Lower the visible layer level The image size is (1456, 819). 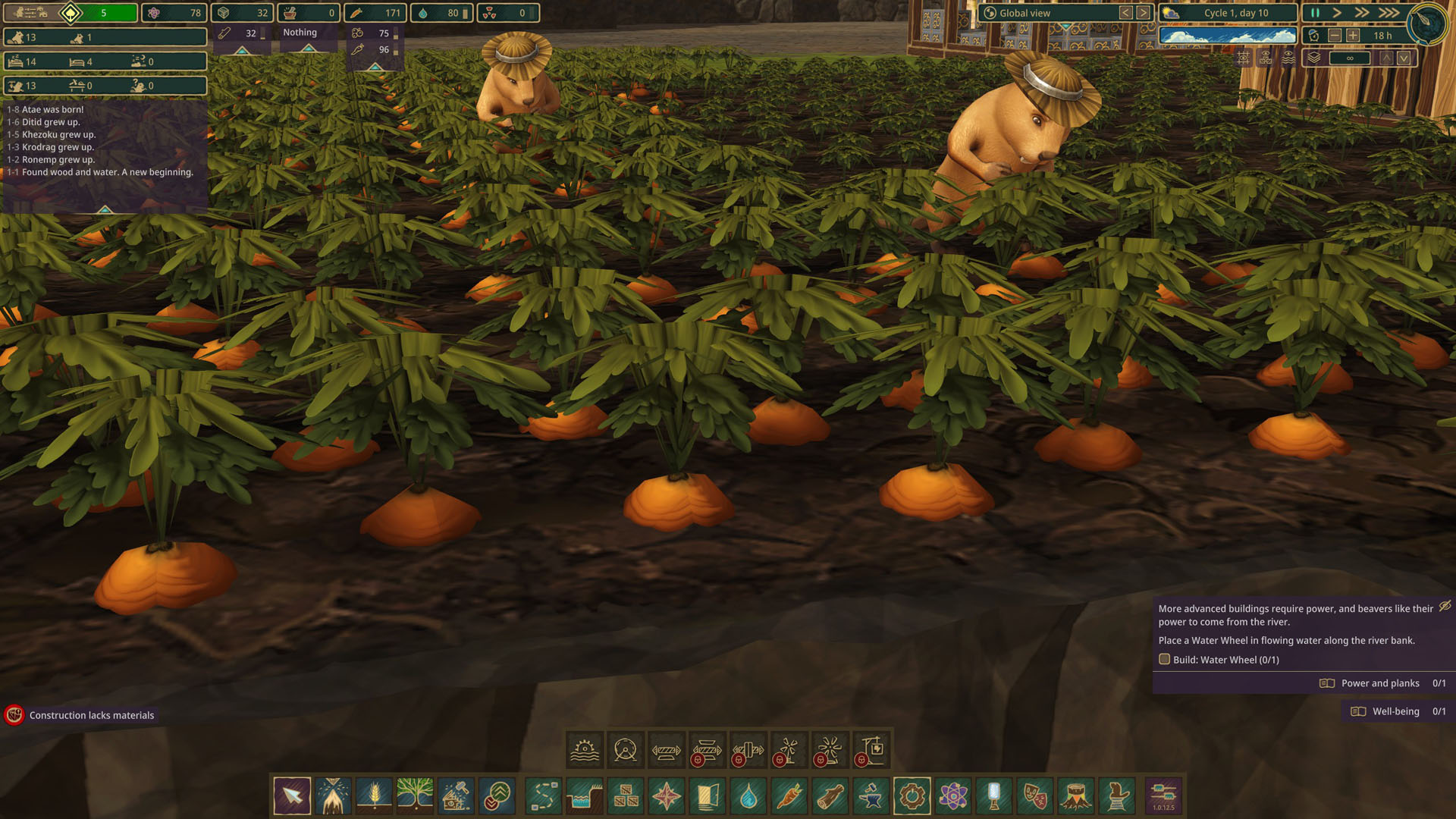(x=1404, y=58)
